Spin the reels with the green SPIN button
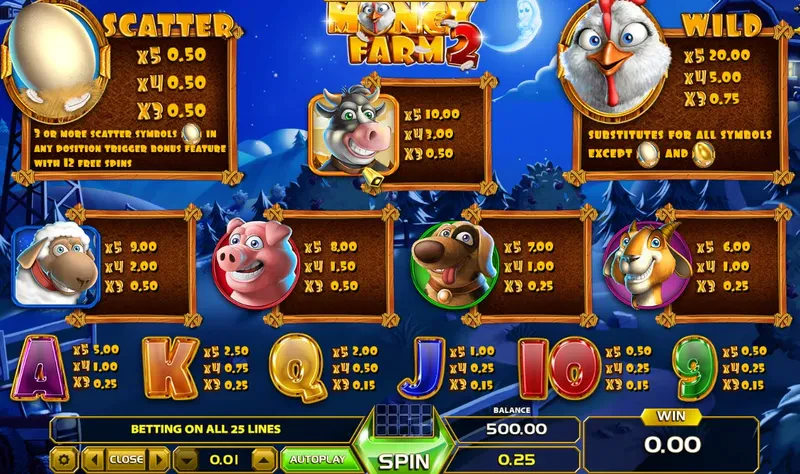 404,460
